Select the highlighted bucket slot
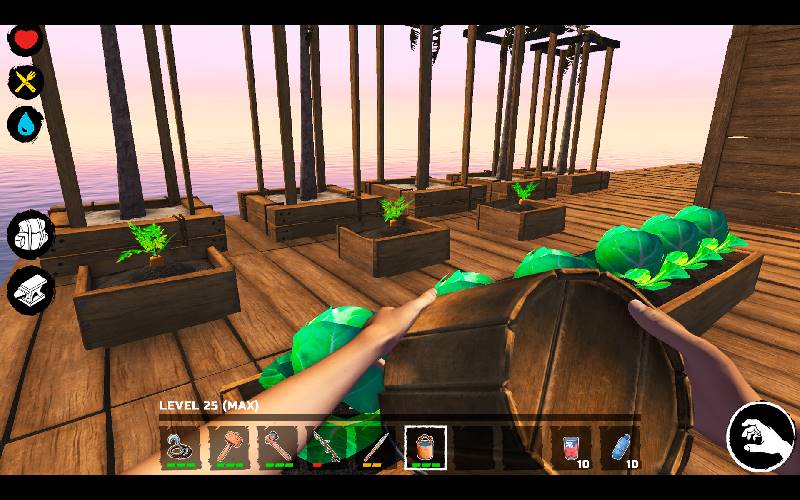The image size is (800, 500). click(x=425, y=446)
